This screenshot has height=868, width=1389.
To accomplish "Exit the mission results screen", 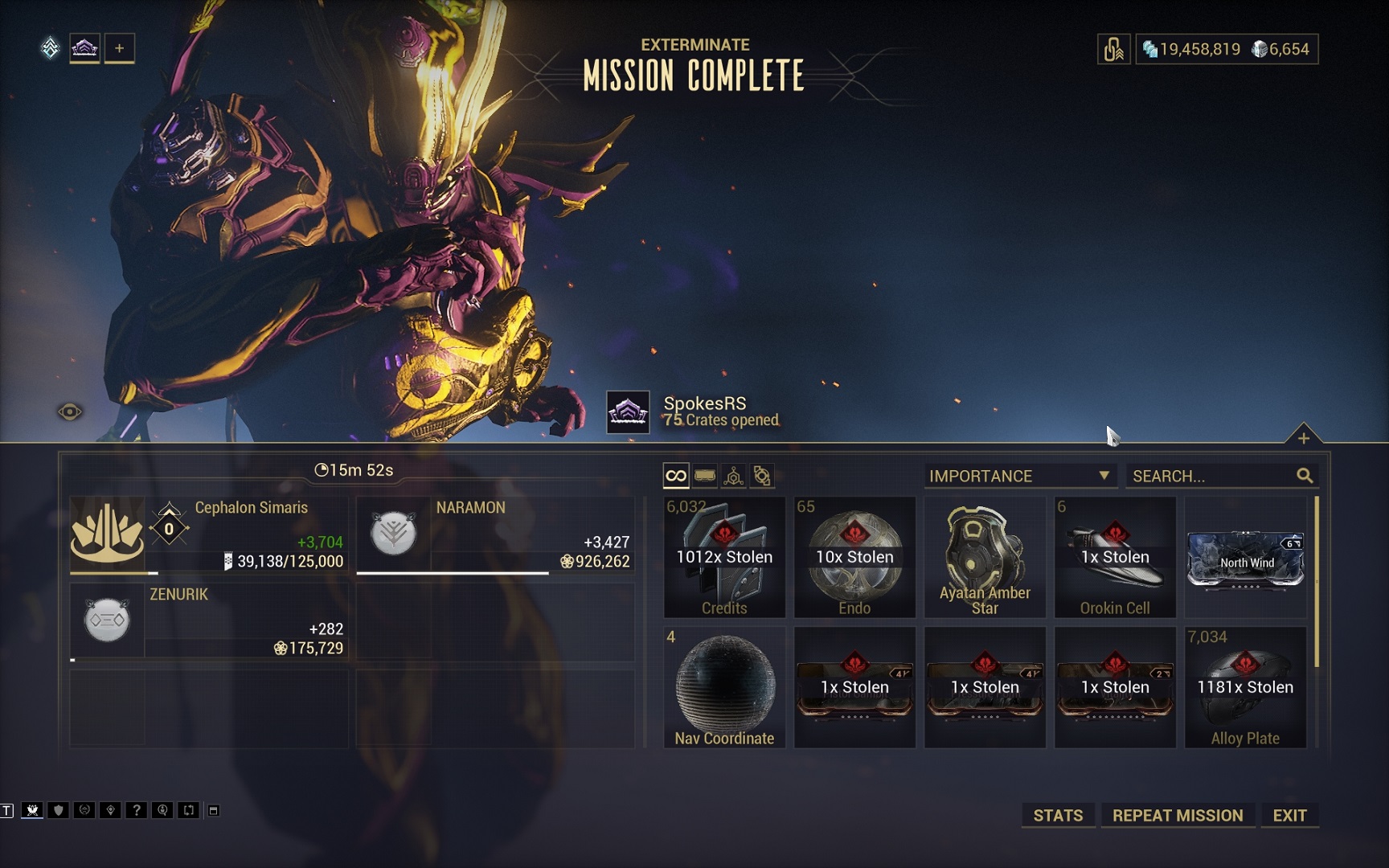I will coord(1289,815).
